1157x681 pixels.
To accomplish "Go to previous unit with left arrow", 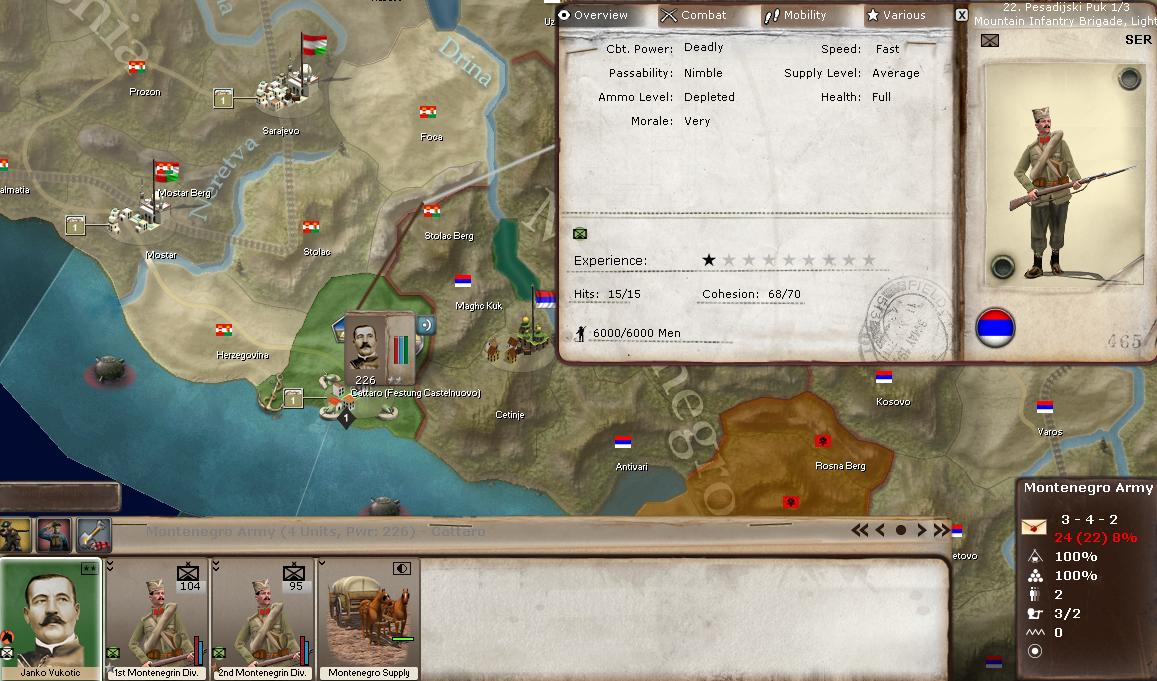I will click(880, 530).
